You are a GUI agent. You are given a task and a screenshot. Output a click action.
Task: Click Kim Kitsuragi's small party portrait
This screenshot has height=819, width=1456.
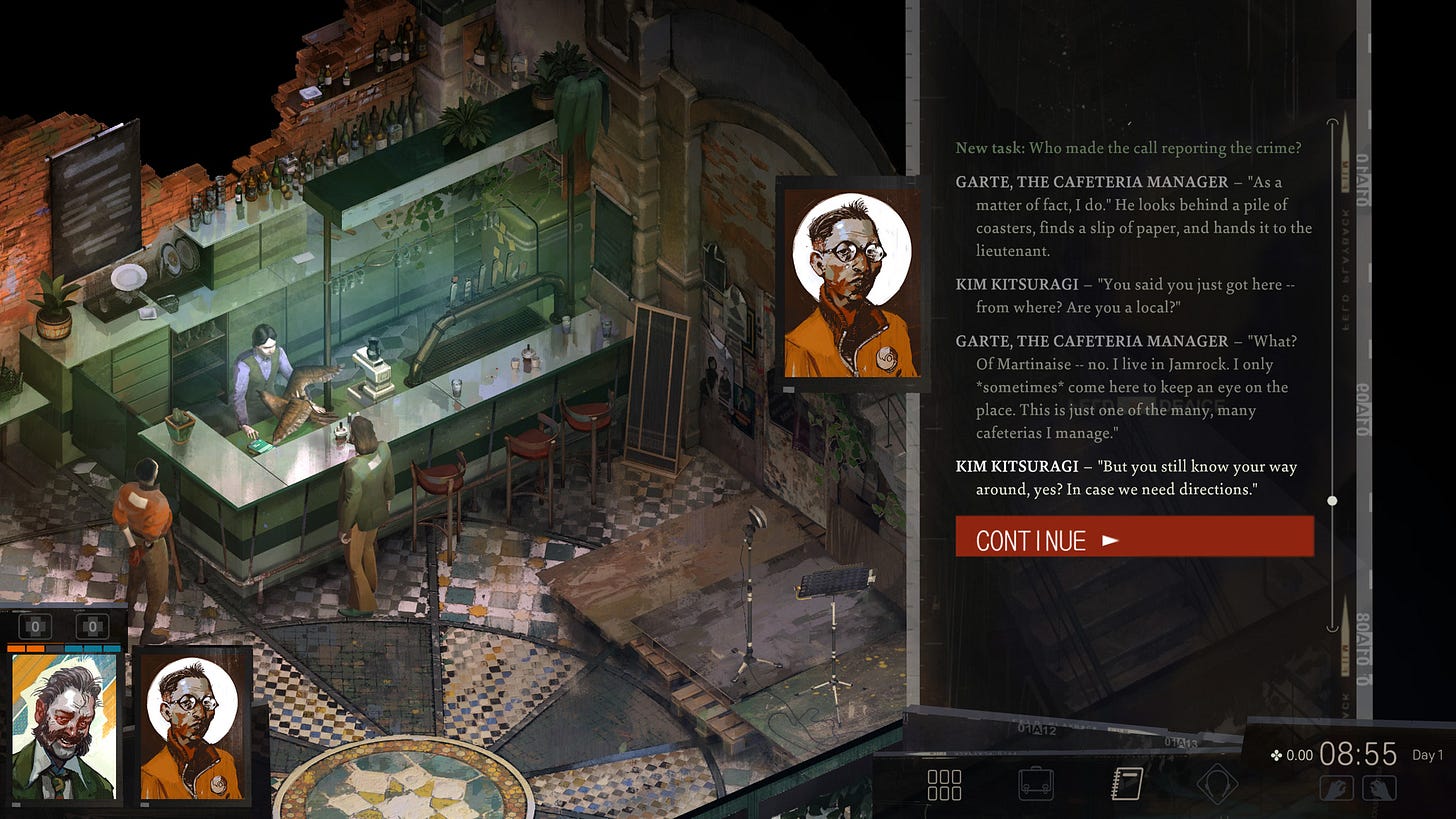point(191,726)
